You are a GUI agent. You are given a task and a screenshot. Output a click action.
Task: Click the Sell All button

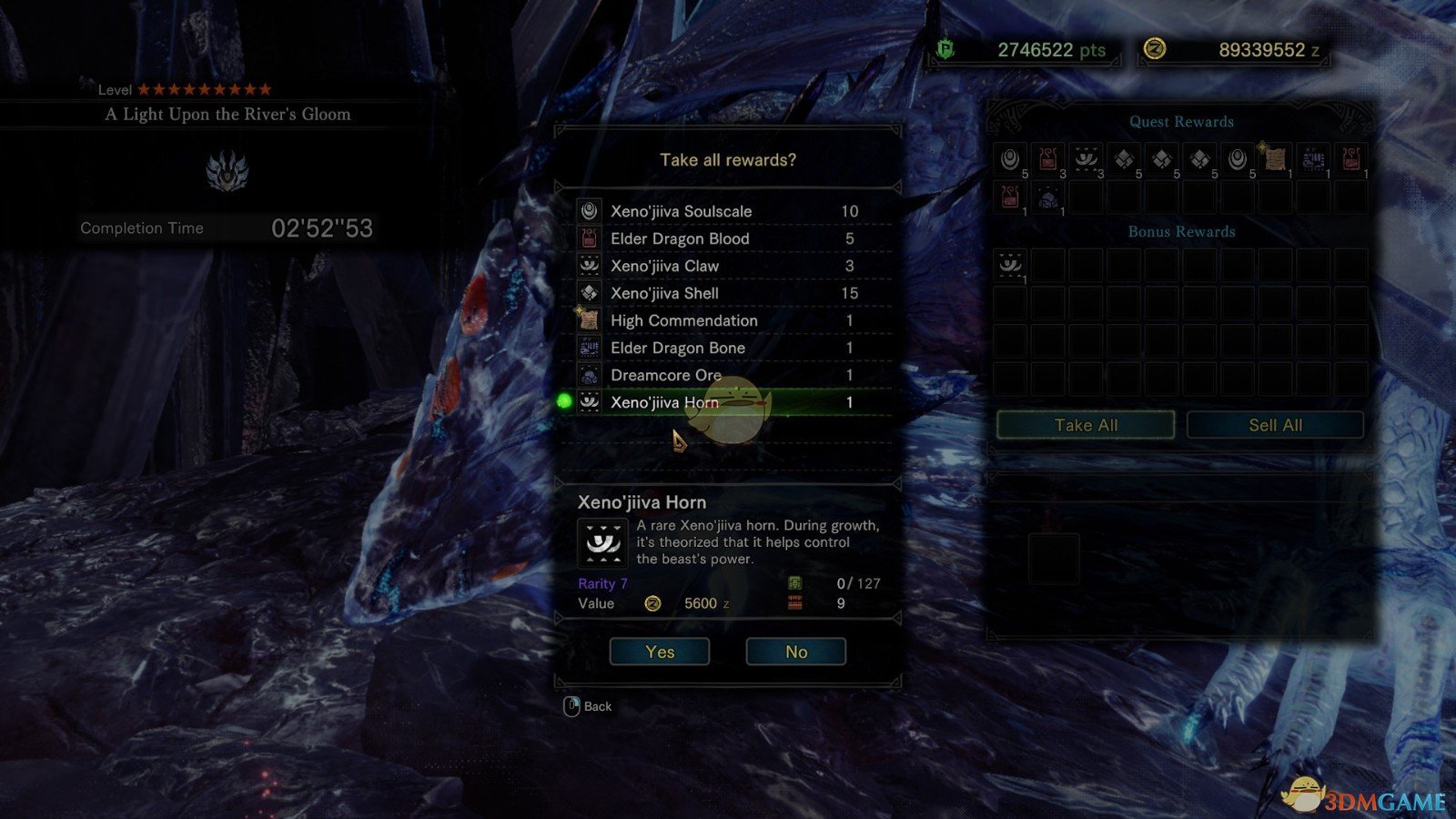pos(1275,425)
